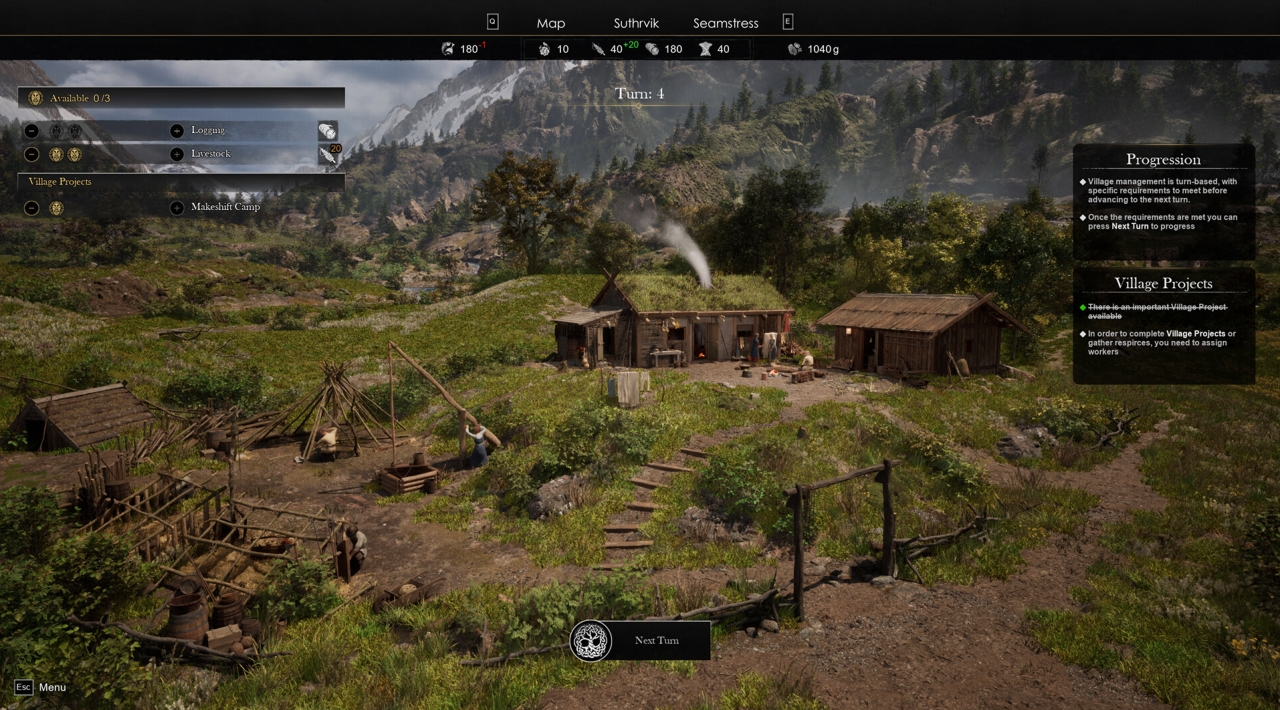Select the Village Projects header in worker panel
Screen dimensions: 1280x710
60,182
